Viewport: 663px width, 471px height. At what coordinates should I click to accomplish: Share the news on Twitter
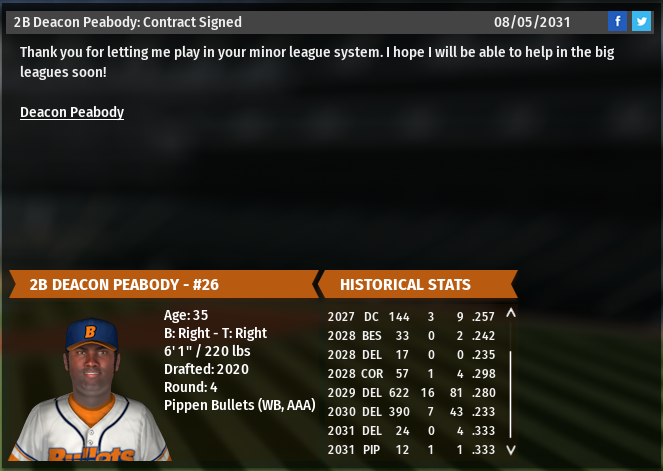pos(640,21)
